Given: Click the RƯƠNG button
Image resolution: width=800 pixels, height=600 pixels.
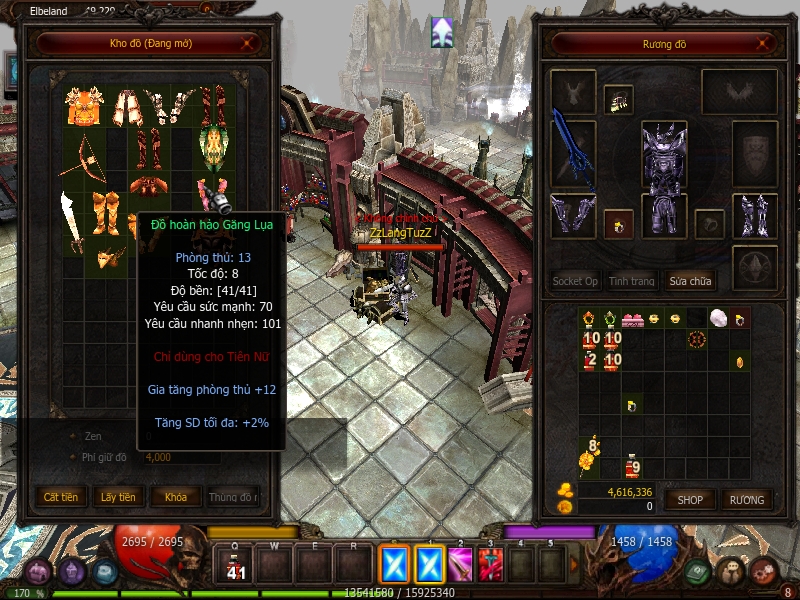Looking at the screenshot, I should tap(746, 499).
